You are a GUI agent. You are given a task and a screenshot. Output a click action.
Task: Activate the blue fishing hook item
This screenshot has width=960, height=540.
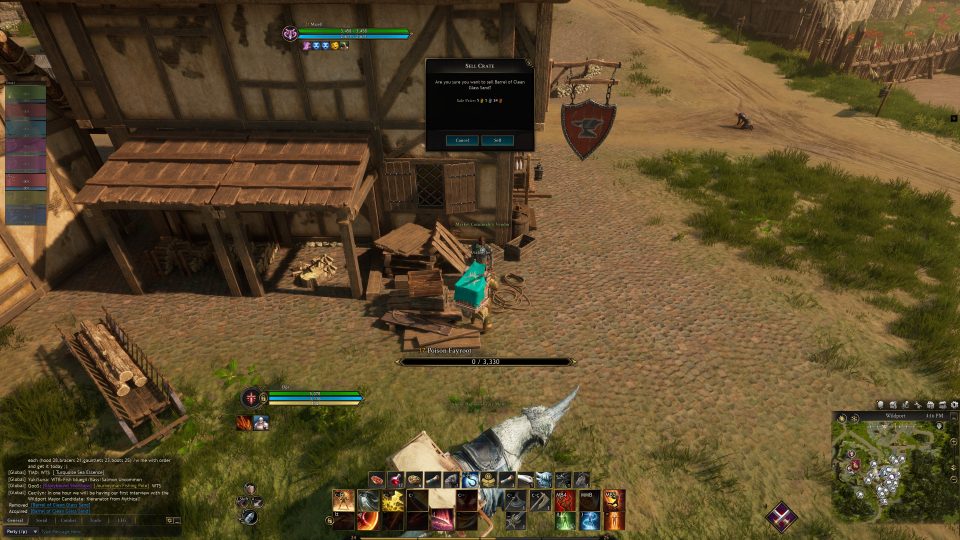pyautogui.click(x=469, y=480)
